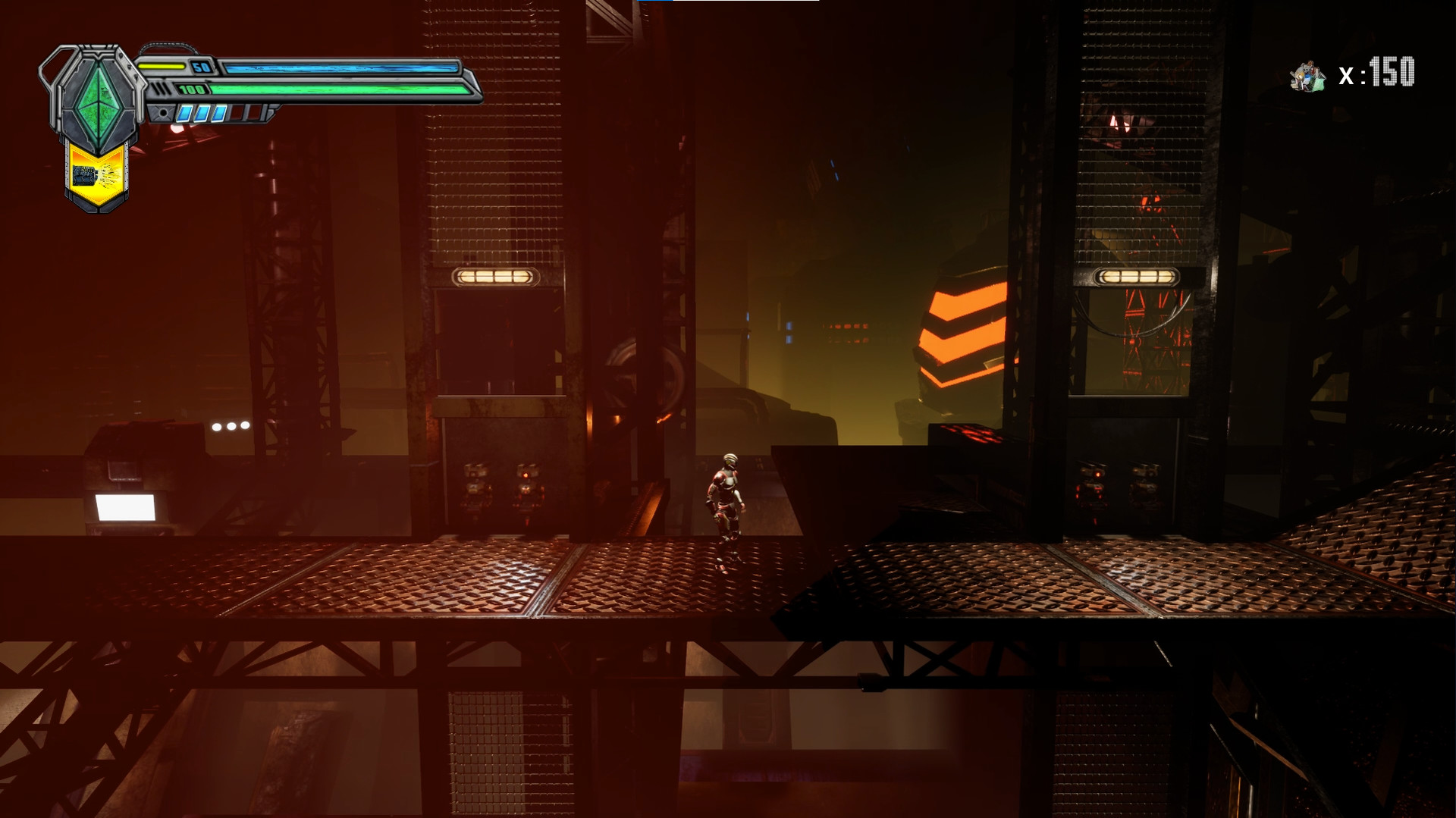Screen dimensions: 1456x818
Task: Toggle the lit elevator lamp panel on right pillar
Action: [1134, 276]
